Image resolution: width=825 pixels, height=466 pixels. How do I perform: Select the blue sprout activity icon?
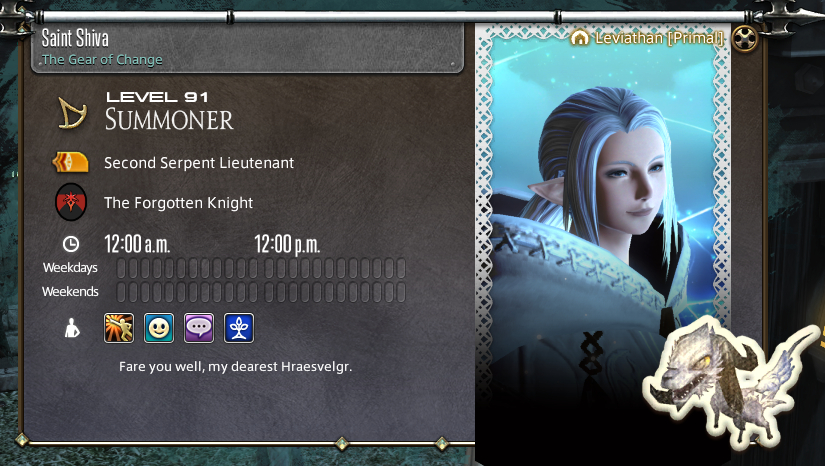point(239,327)
